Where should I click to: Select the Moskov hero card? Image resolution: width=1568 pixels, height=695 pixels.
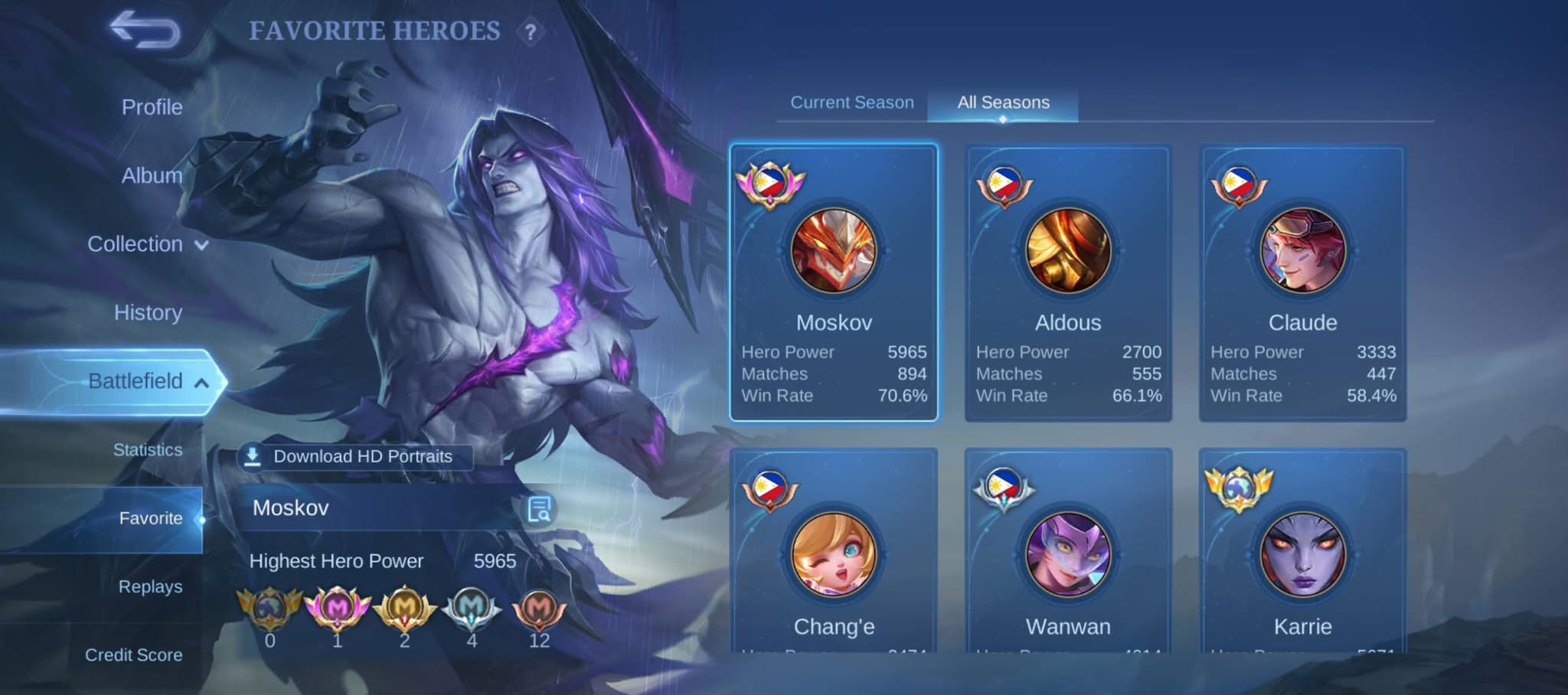tap(834, 282)
